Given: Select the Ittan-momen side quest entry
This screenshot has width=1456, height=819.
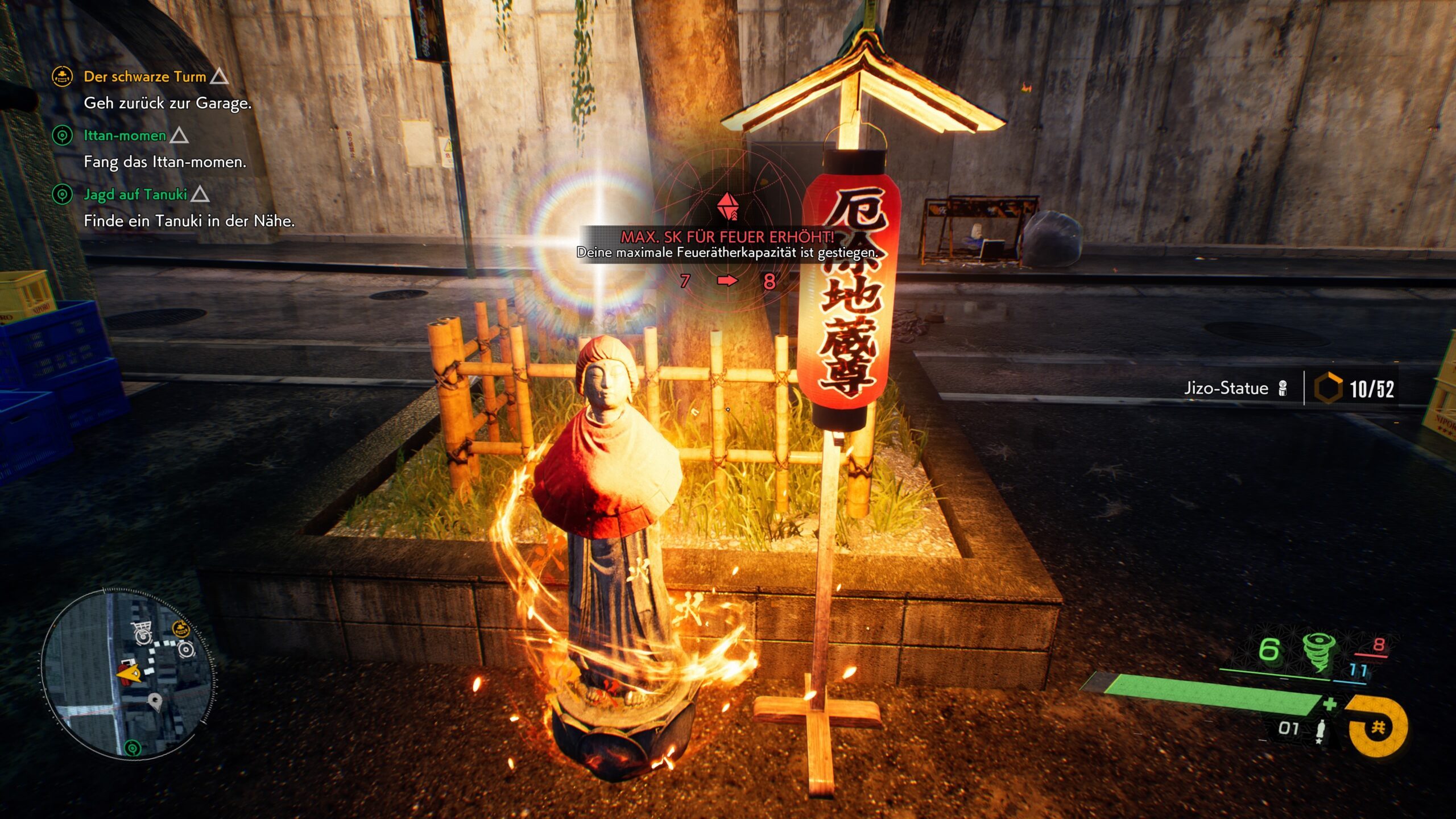Looking at the screenshot, I should [125, 136].
